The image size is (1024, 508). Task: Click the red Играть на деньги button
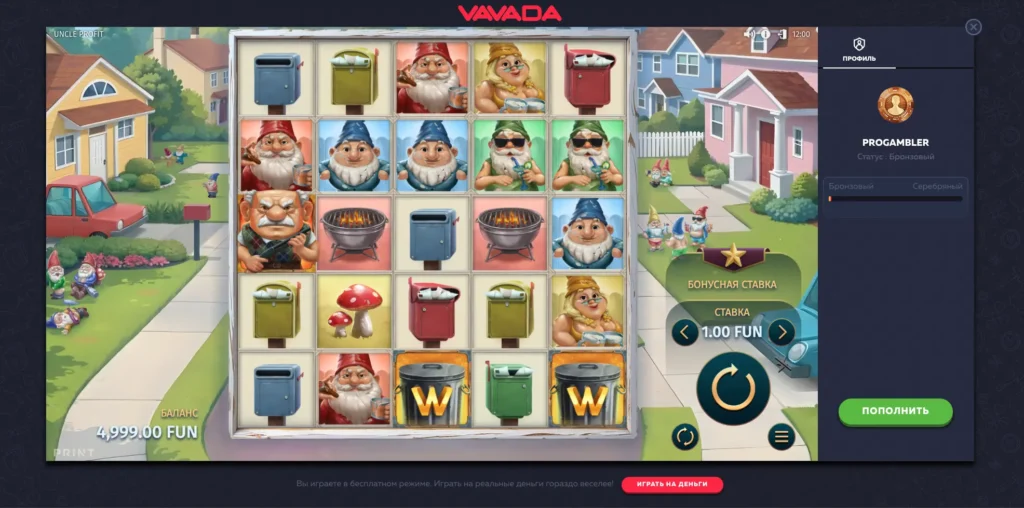pos(672,484)
